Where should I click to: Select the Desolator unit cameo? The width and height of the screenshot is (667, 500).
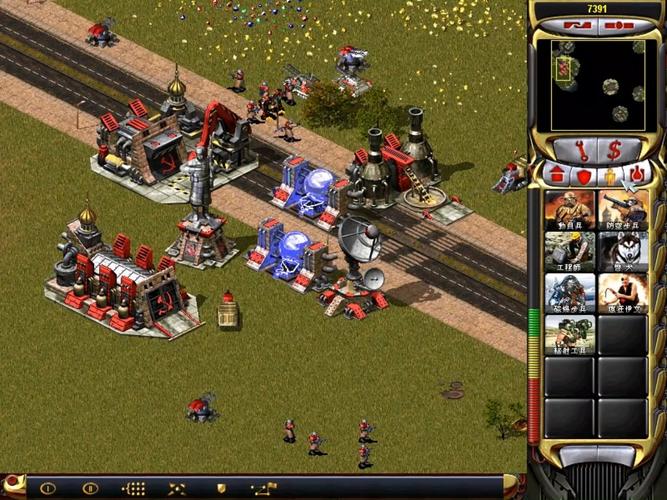tap(570, 335)
